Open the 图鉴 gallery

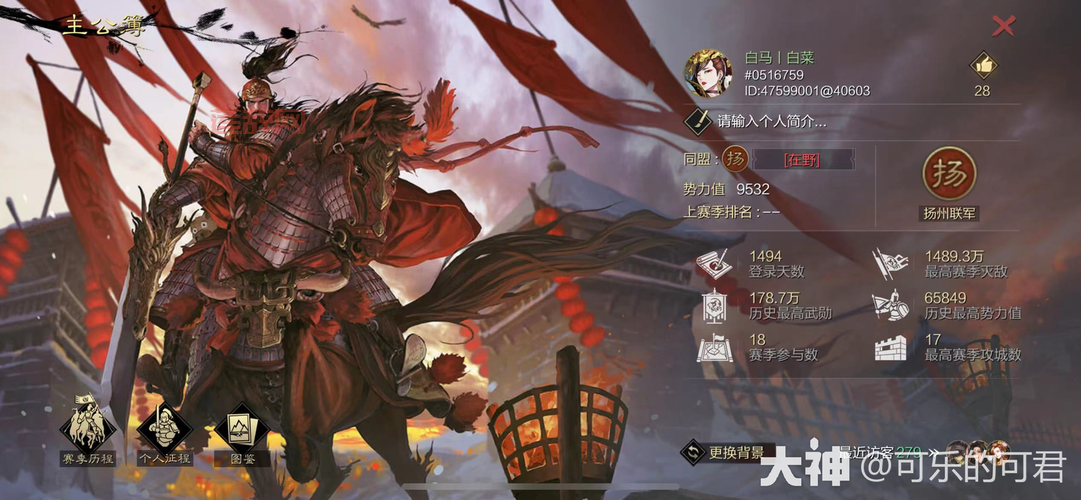pyautogui.click(x=241, y=431)
